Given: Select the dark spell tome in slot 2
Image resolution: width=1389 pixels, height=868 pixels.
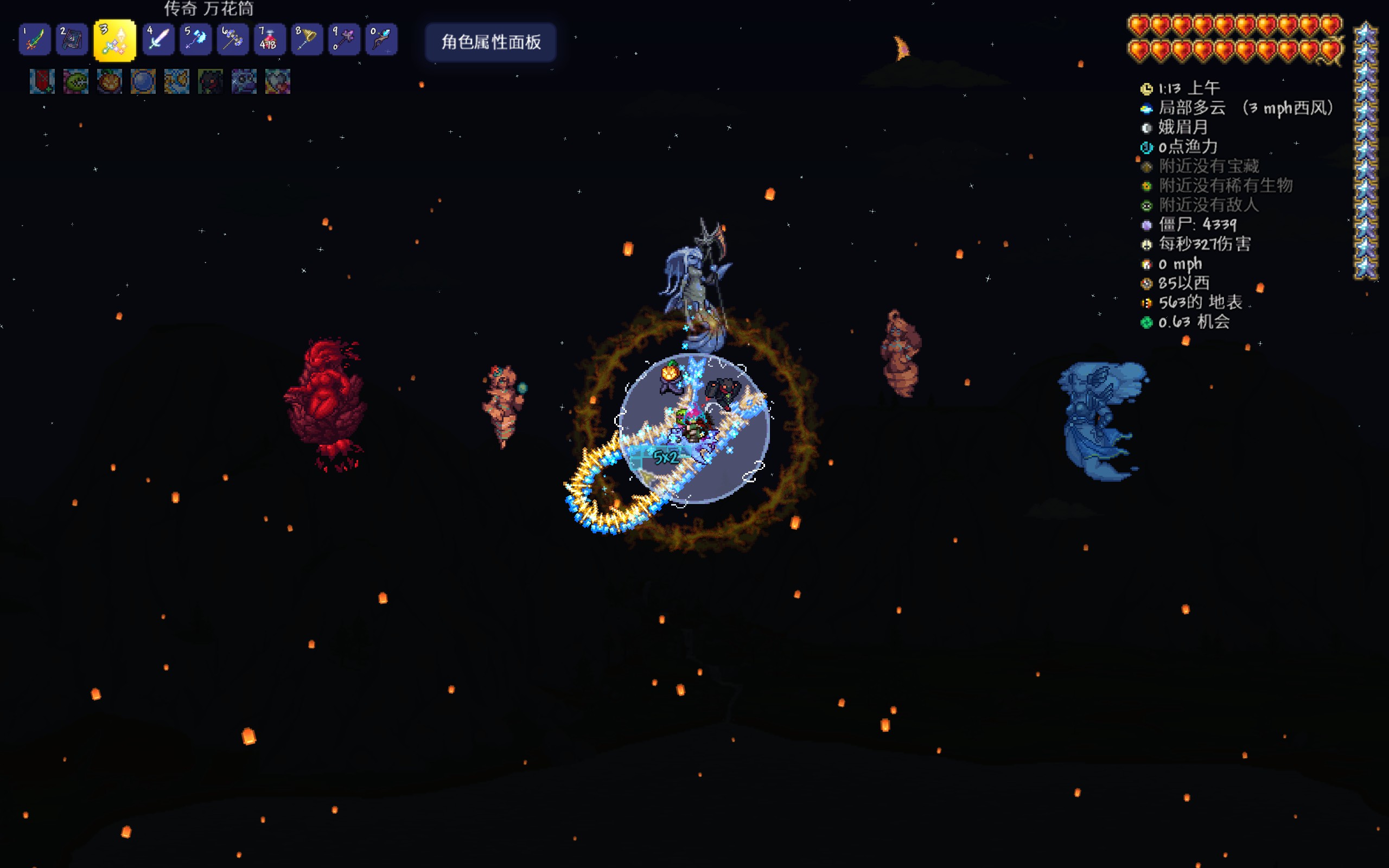Looking at the screenshot, I should pyautogui.click(x=72, y=40).
